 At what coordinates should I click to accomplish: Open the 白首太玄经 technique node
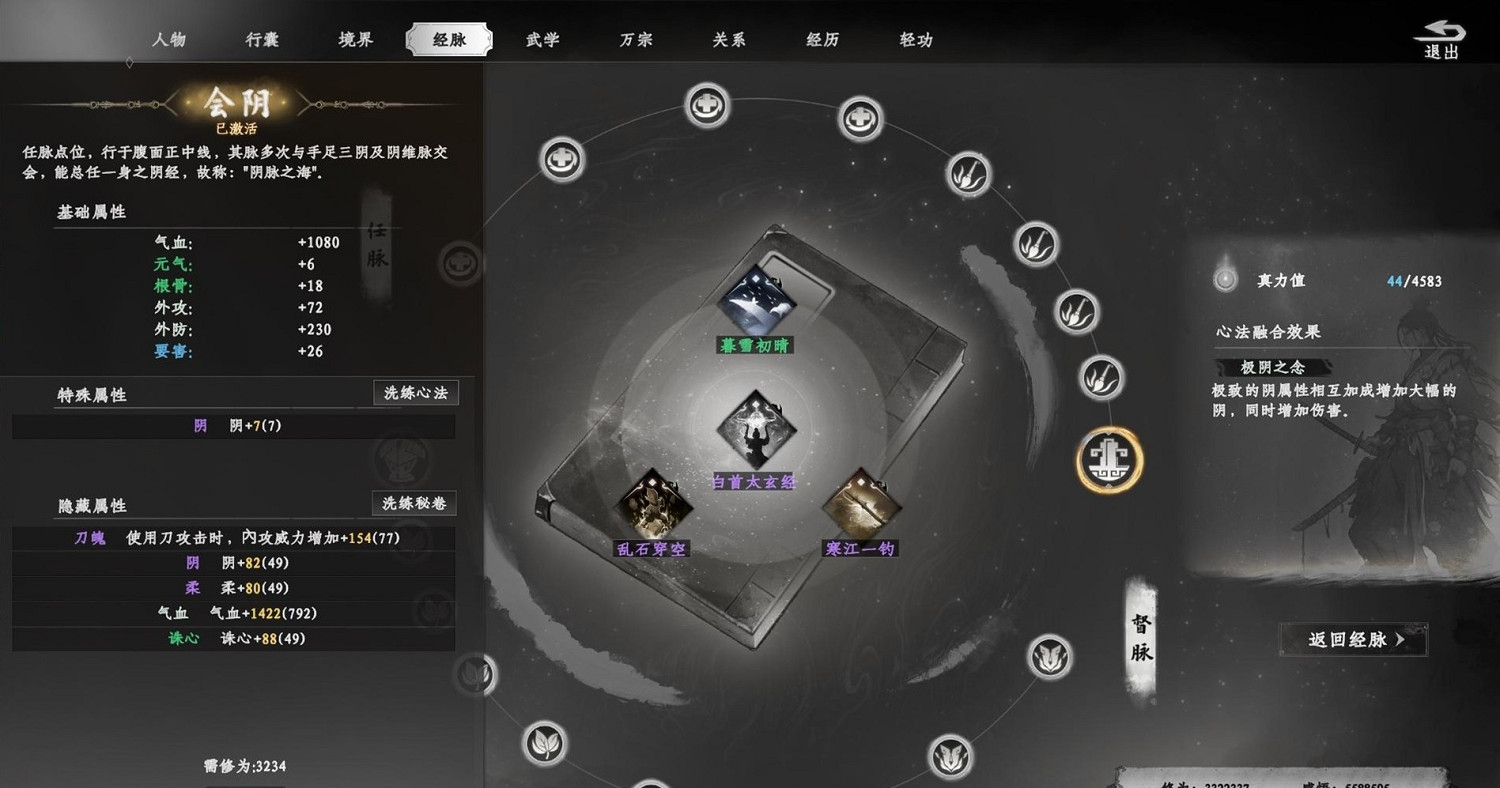coord(755,430)
